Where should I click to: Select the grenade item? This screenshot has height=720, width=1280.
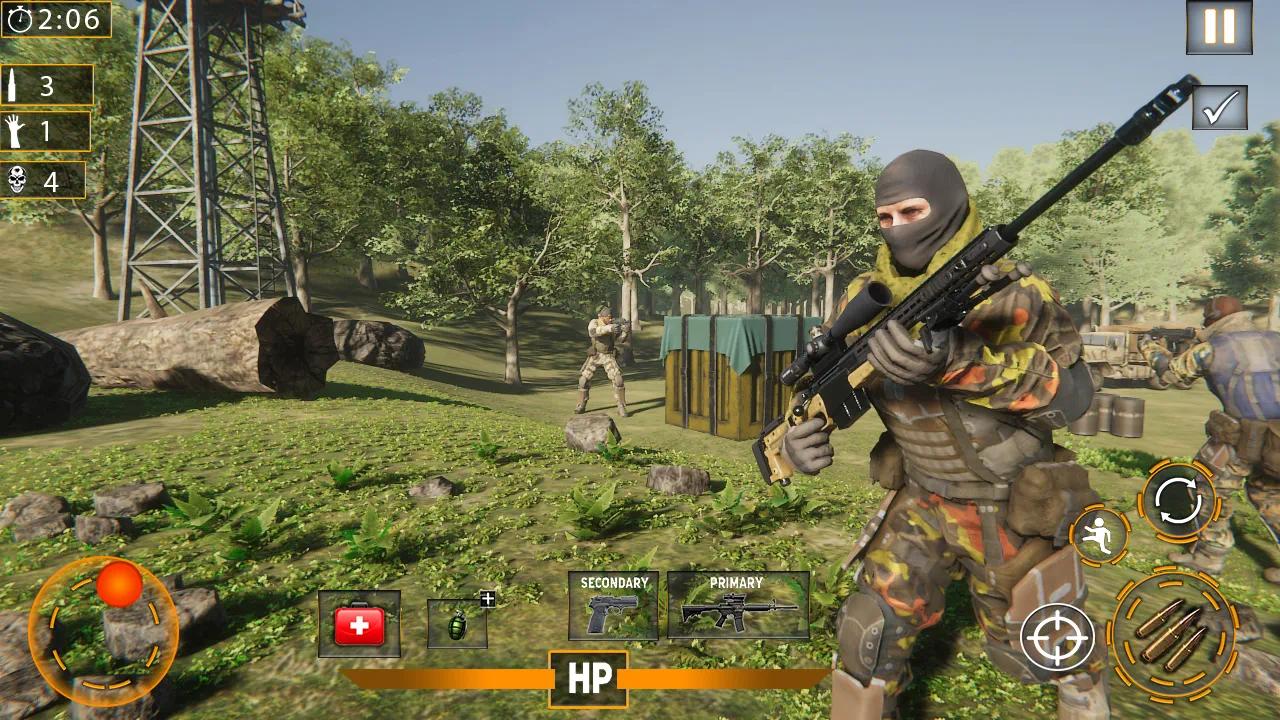pyautogui.click(x=459, y=625)
